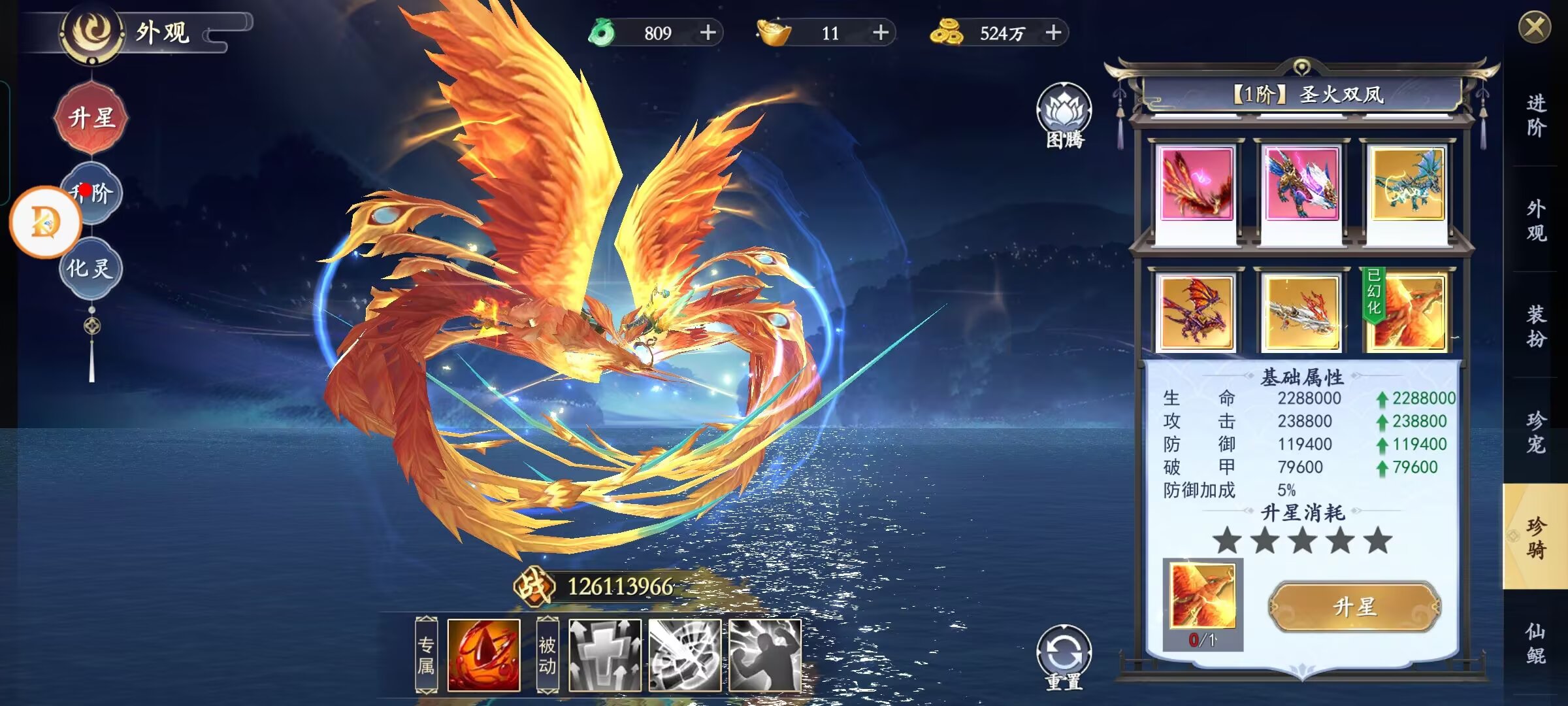Select the 升星 star-up tab
Screen dimensions: 1568x706
(x=91, y=118)
